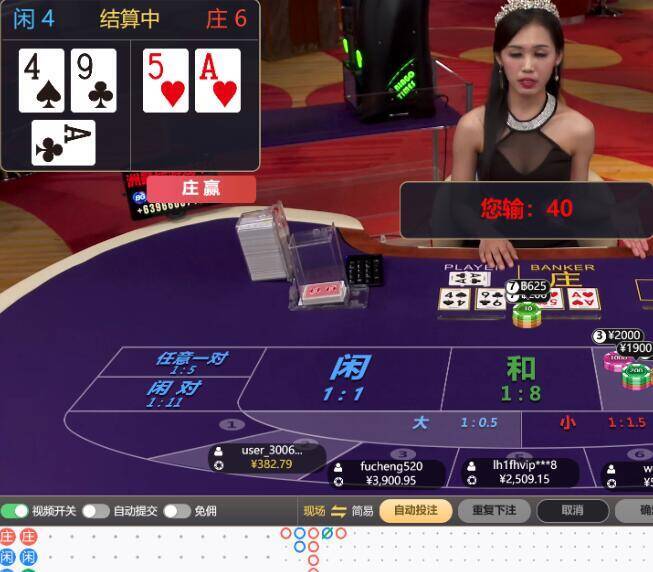Switch view between 现场 and 简易
The image size is (653, 572).
[x=338, y=511]
